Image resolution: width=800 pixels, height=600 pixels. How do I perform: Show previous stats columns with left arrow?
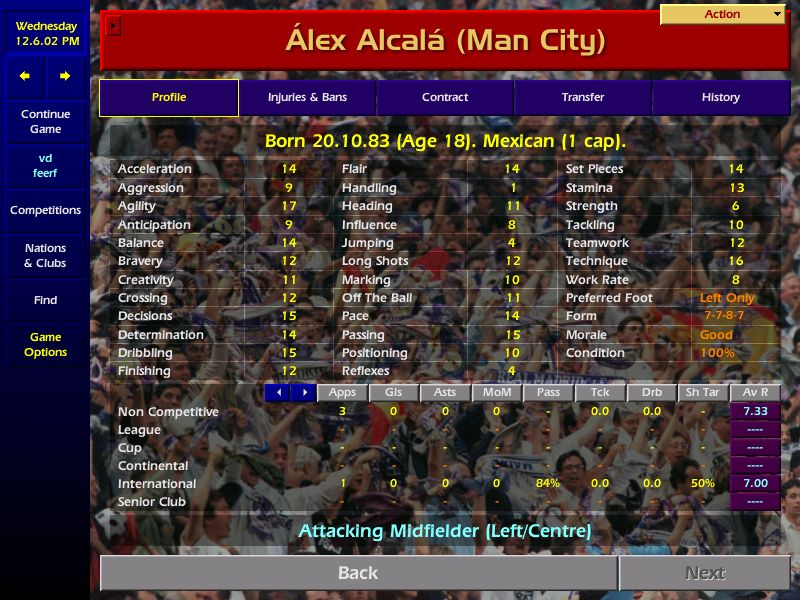[278, 393]
